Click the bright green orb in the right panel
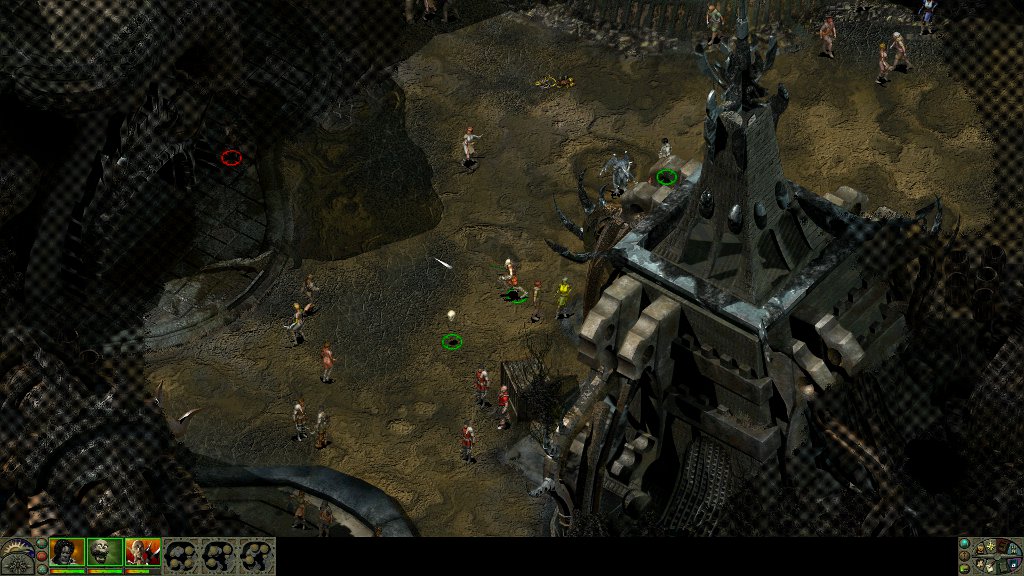The image size is (1024, 576). coord(964,569)
